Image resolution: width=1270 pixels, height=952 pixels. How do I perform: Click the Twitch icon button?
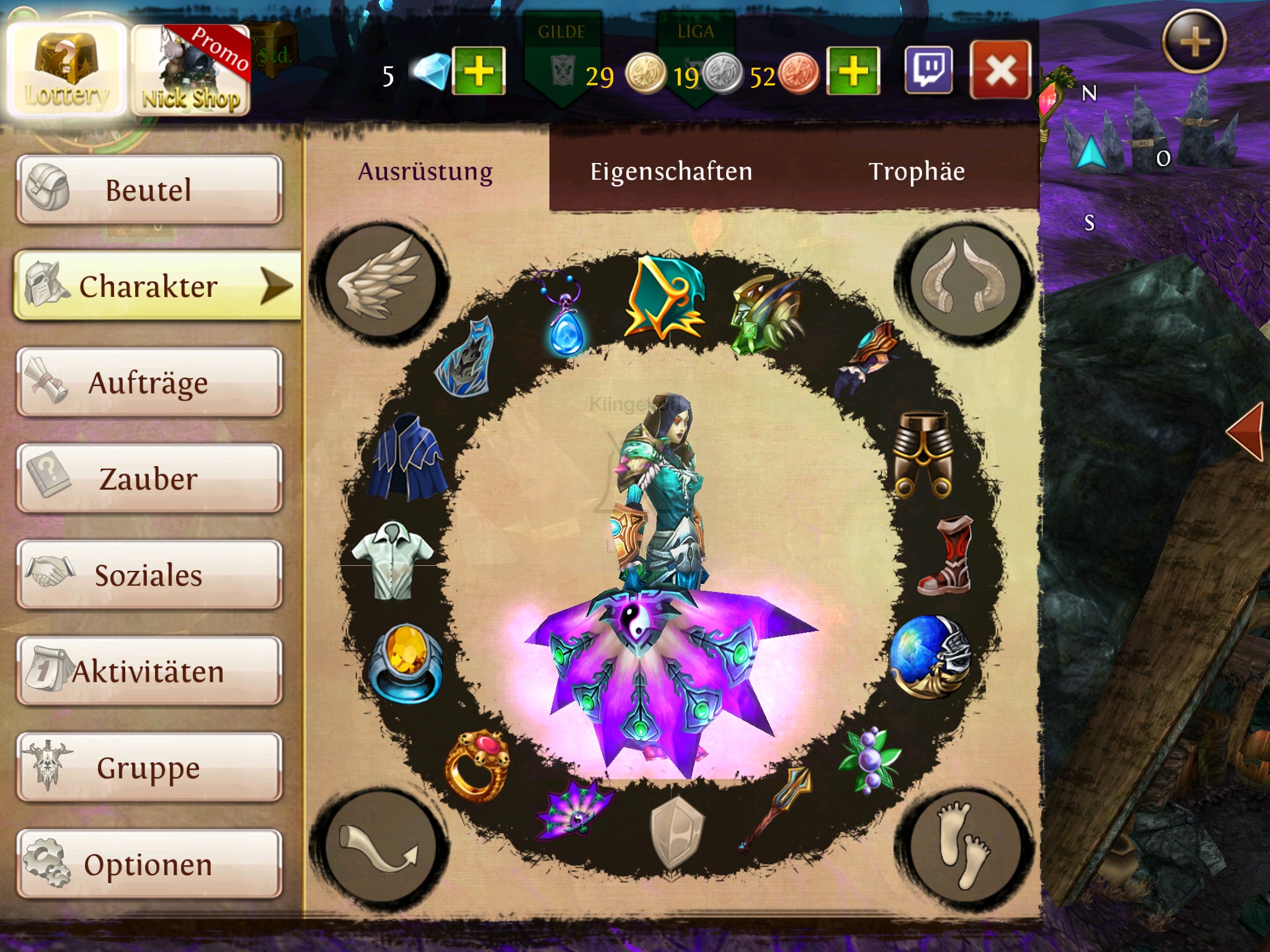tap(928, 71)
